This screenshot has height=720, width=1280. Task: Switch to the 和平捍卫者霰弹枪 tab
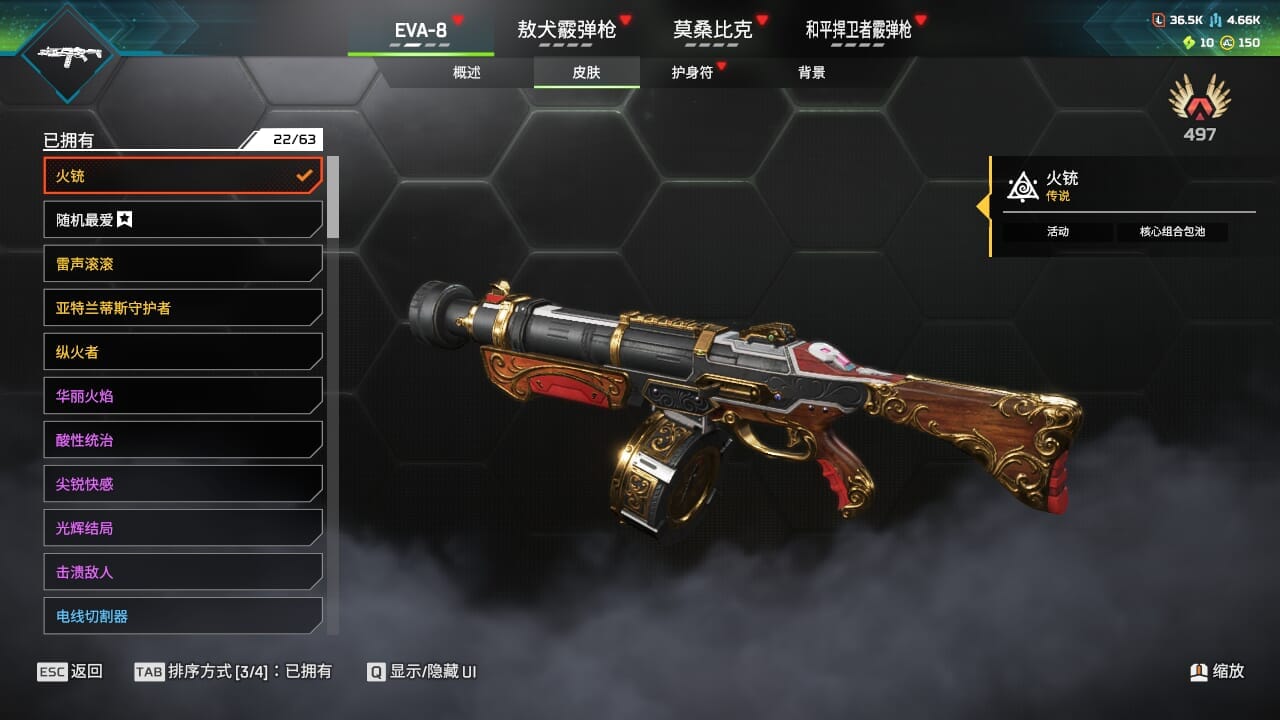pyautogui.click(x=859, y=30)
